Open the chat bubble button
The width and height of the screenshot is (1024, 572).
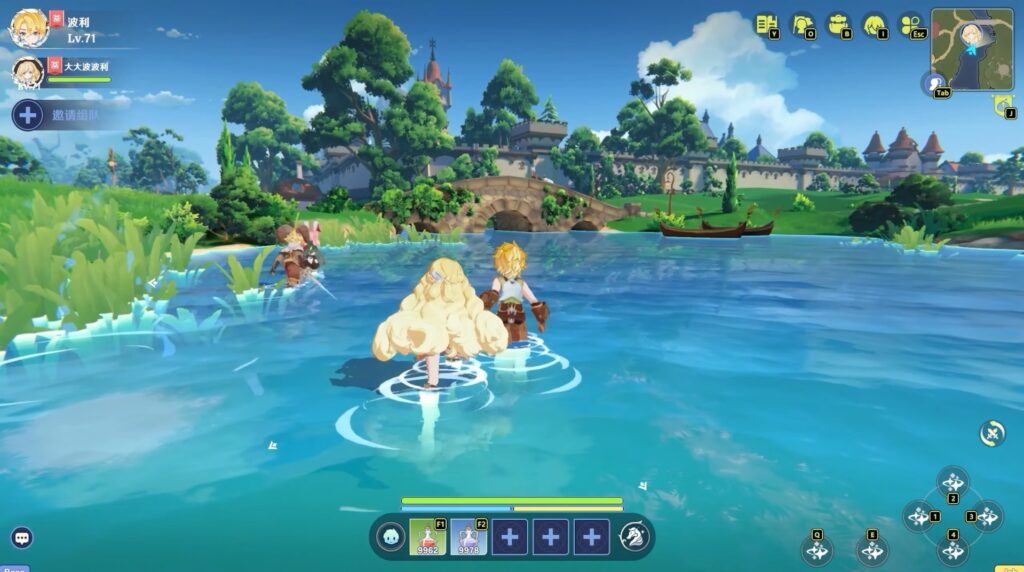(x=22, y=538)
